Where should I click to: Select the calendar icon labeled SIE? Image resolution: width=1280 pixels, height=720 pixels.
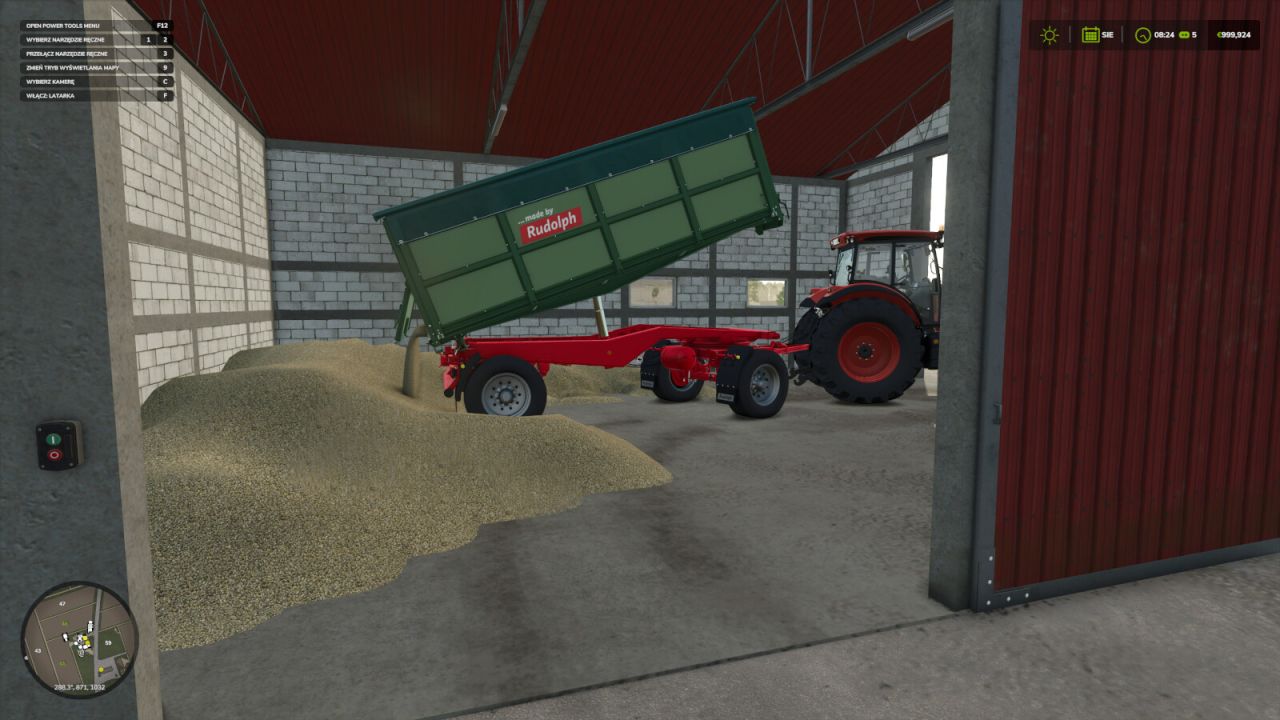point(1090,35)
